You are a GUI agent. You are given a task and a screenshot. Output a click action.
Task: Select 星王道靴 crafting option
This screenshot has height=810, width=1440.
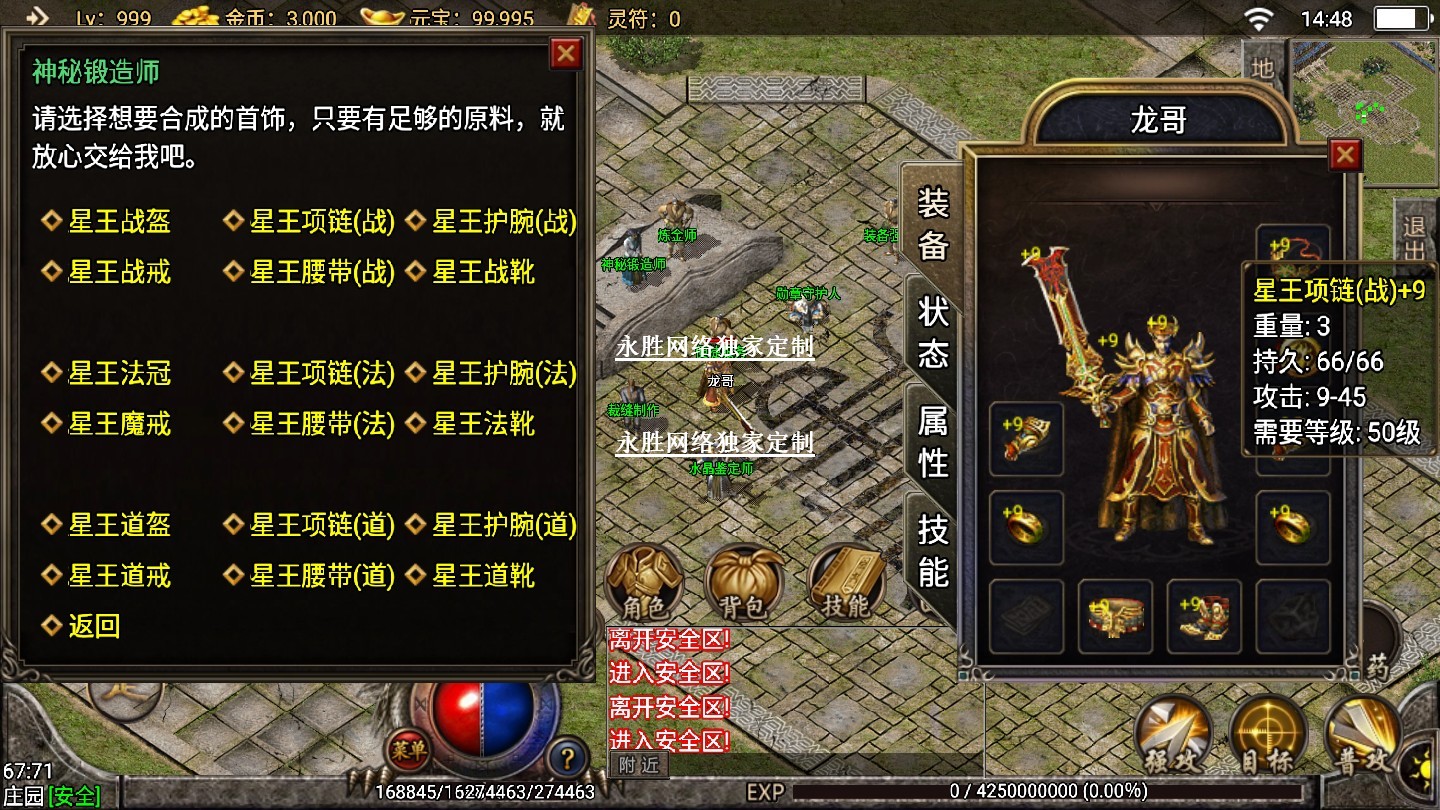coord(483,576)
